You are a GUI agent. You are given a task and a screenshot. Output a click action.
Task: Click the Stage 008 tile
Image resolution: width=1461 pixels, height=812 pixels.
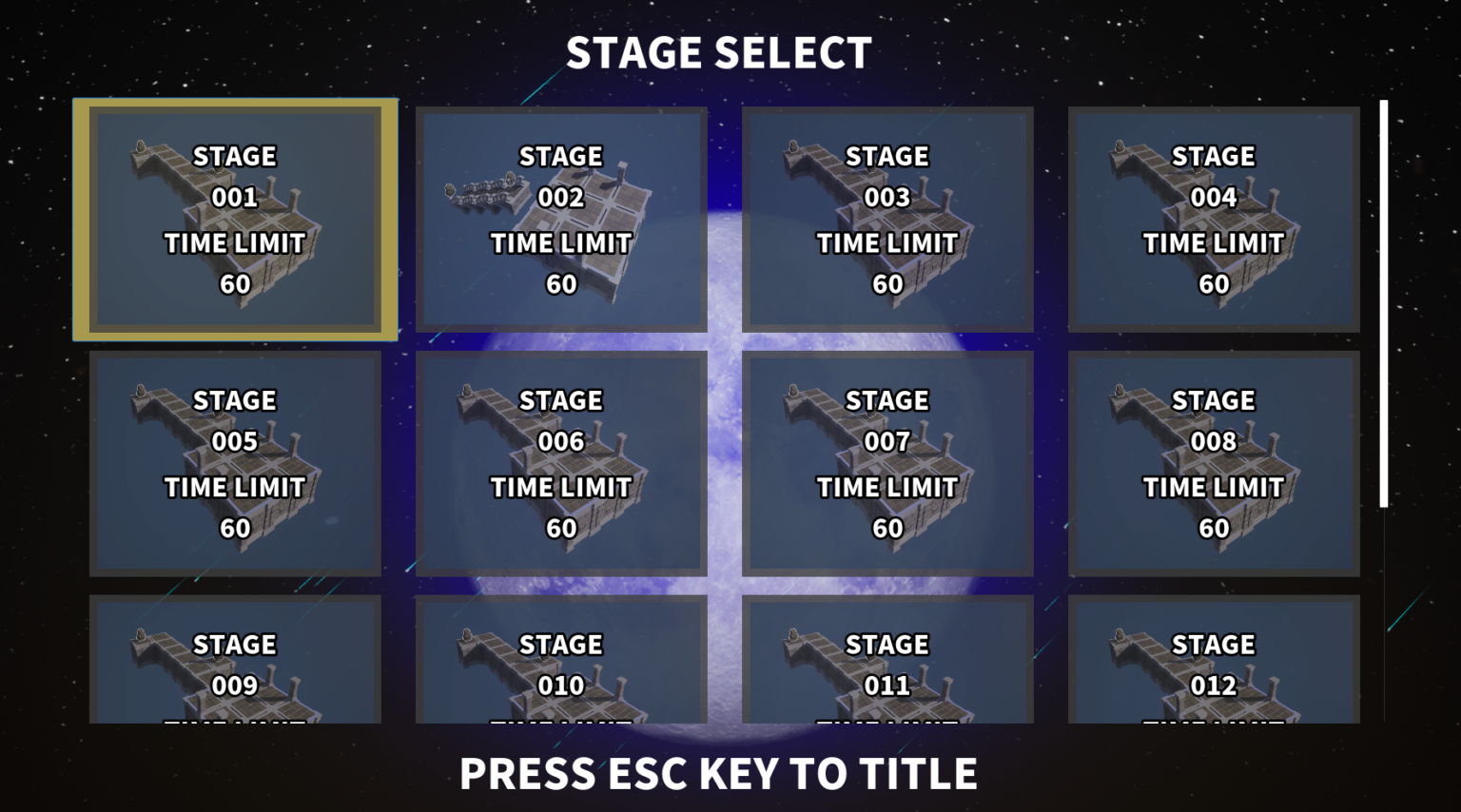pyautogui.click(x=1214, y=464)
